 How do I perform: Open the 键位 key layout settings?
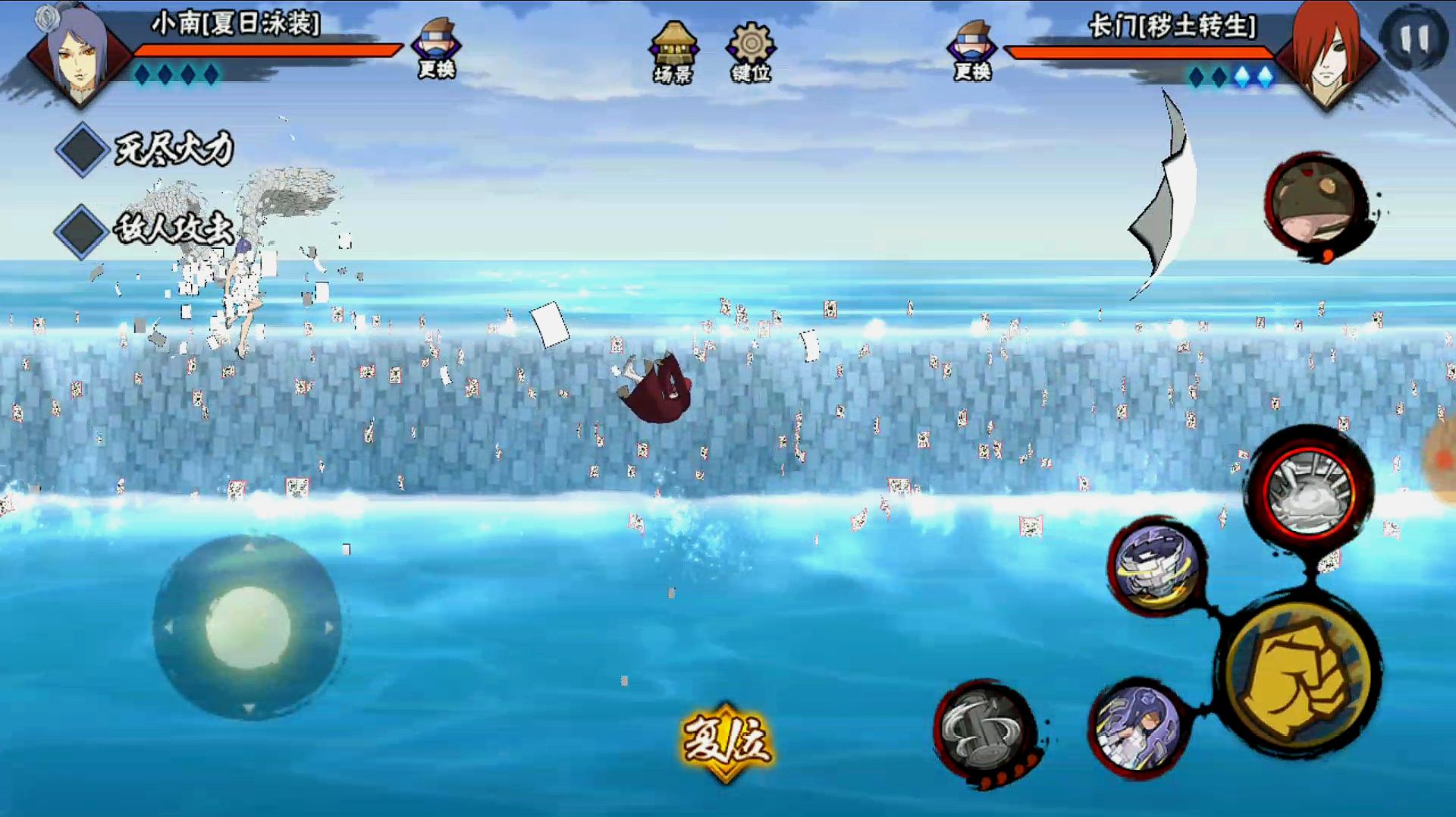(x=751, y=52)
